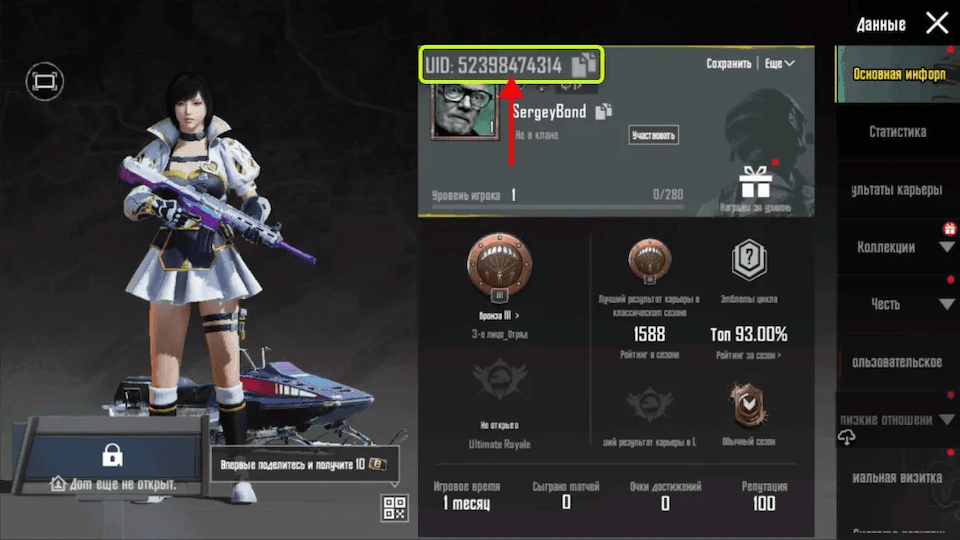The image size is (960, 540).
Task: Open the QR code icon
Action: (395, 508)
